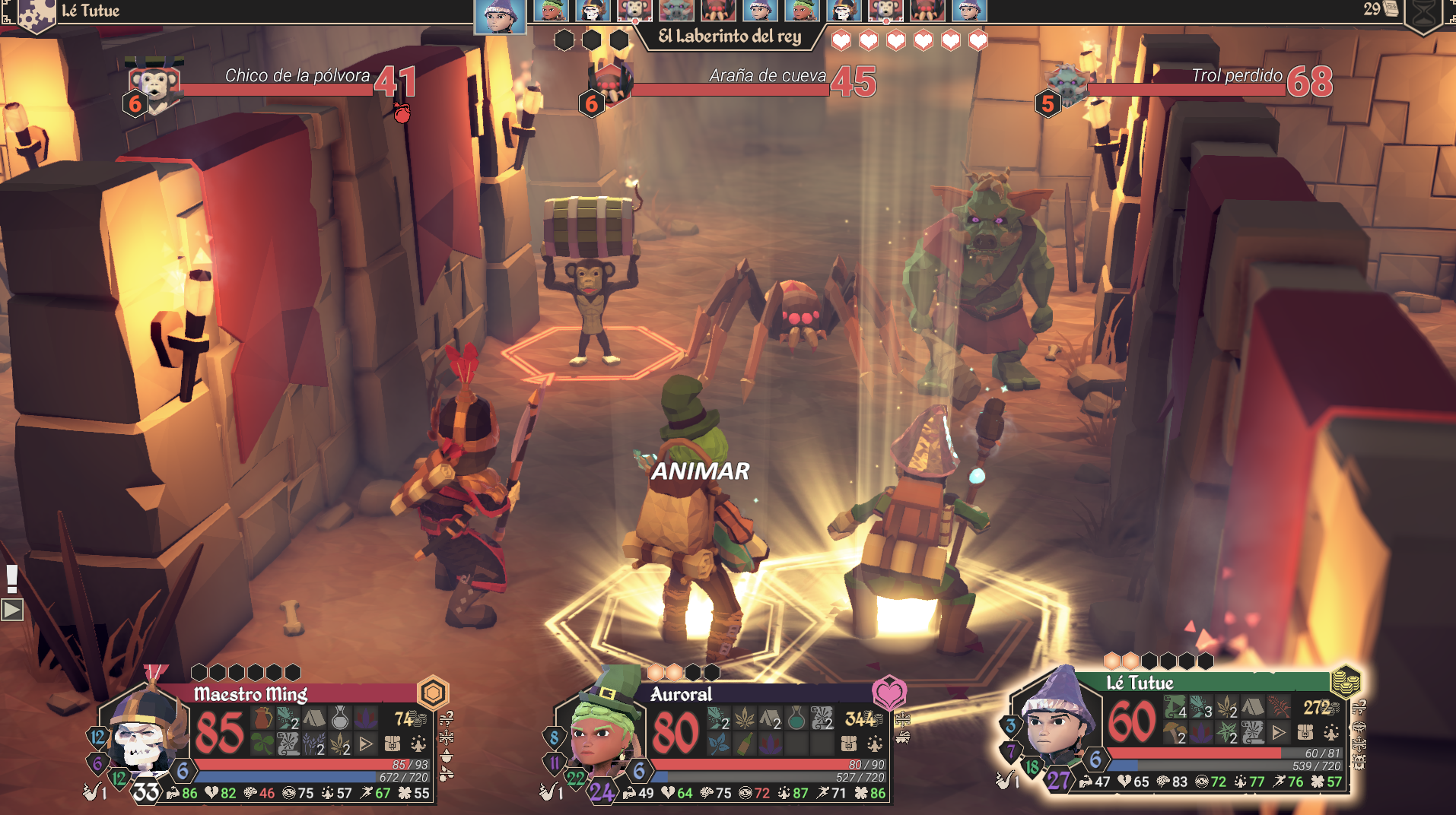The image size is (1456, 815).
Task: Use Lé Tutue's mushroom item
Action: click(x=1175, y=733)
